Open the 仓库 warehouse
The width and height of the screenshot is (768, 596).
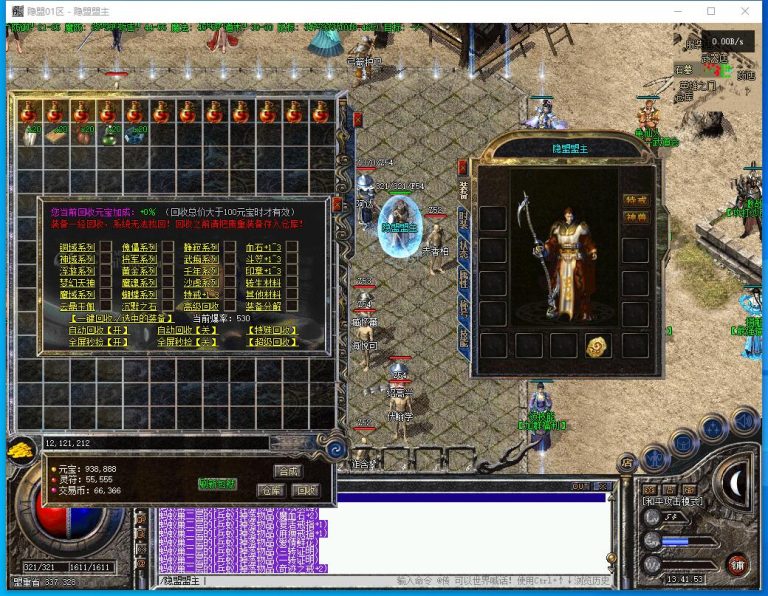pyautogui.click(x=271, y=490)
